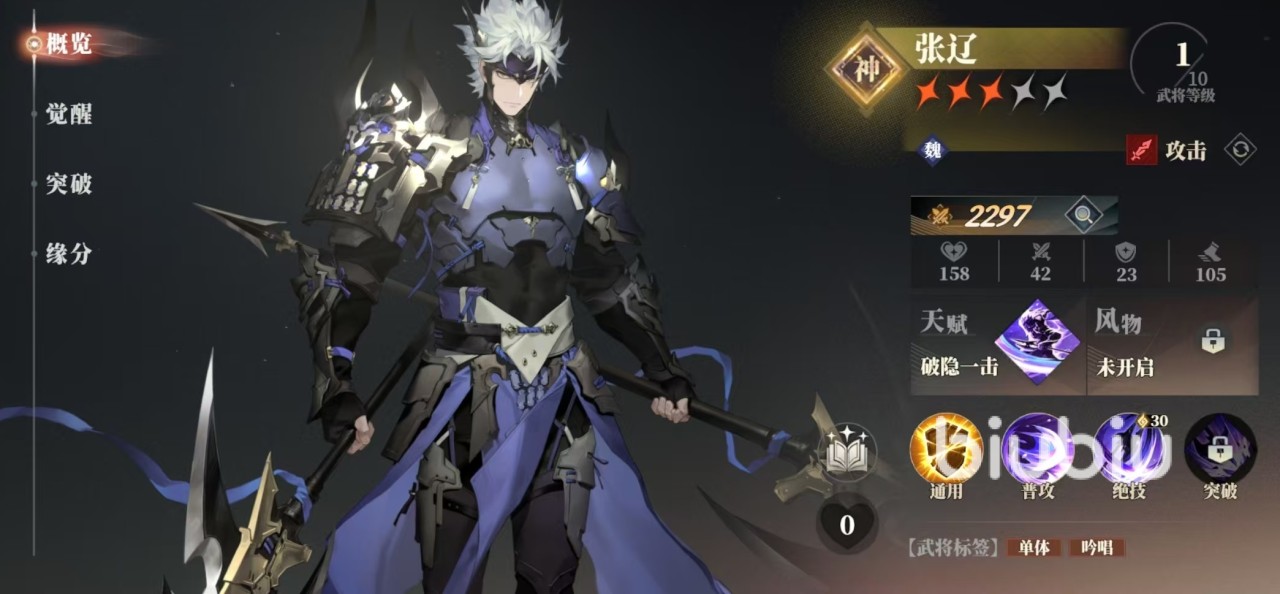
Task: Open the 觉醒 awakening tab
Action: click(x=68, y=114)
